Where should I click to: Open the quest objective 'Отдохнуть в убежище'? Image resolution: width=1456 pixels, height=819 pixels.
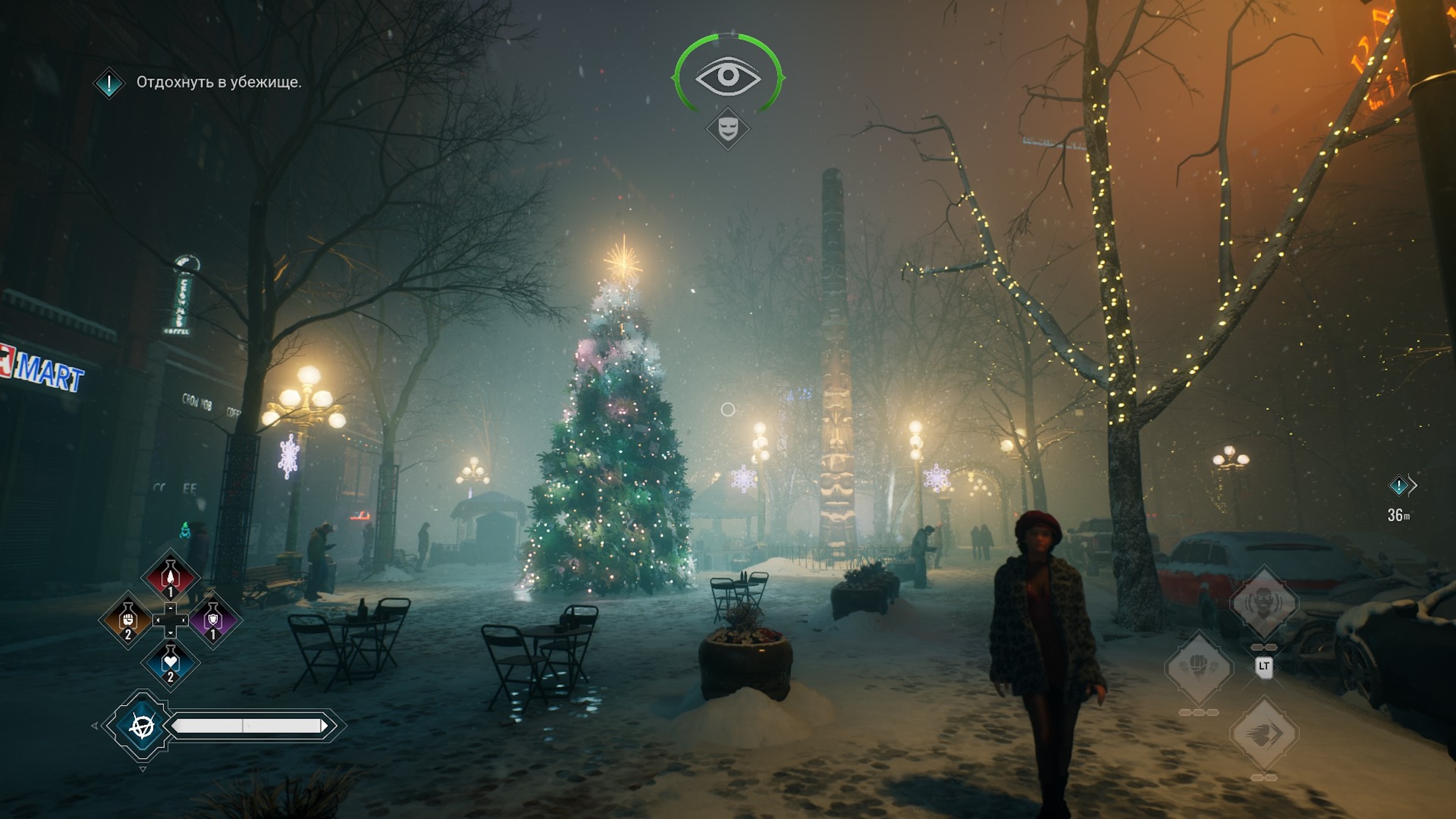pyautogui.click(x=218, y=82)
